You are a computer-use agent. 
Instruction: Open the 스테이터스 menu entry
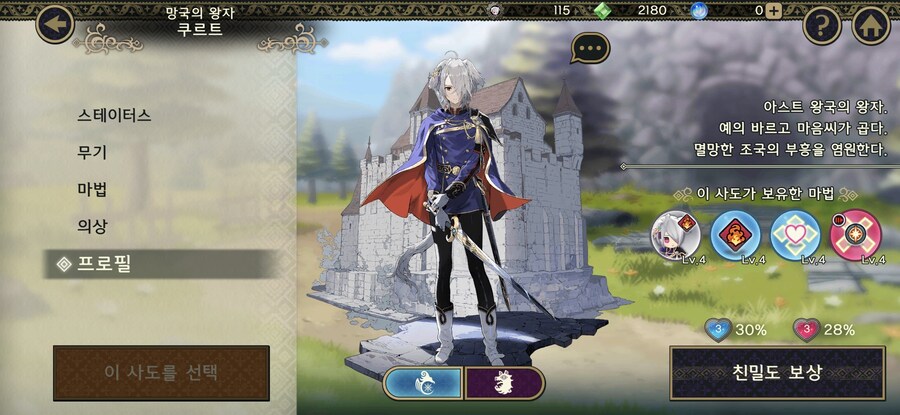click(115, 115)
